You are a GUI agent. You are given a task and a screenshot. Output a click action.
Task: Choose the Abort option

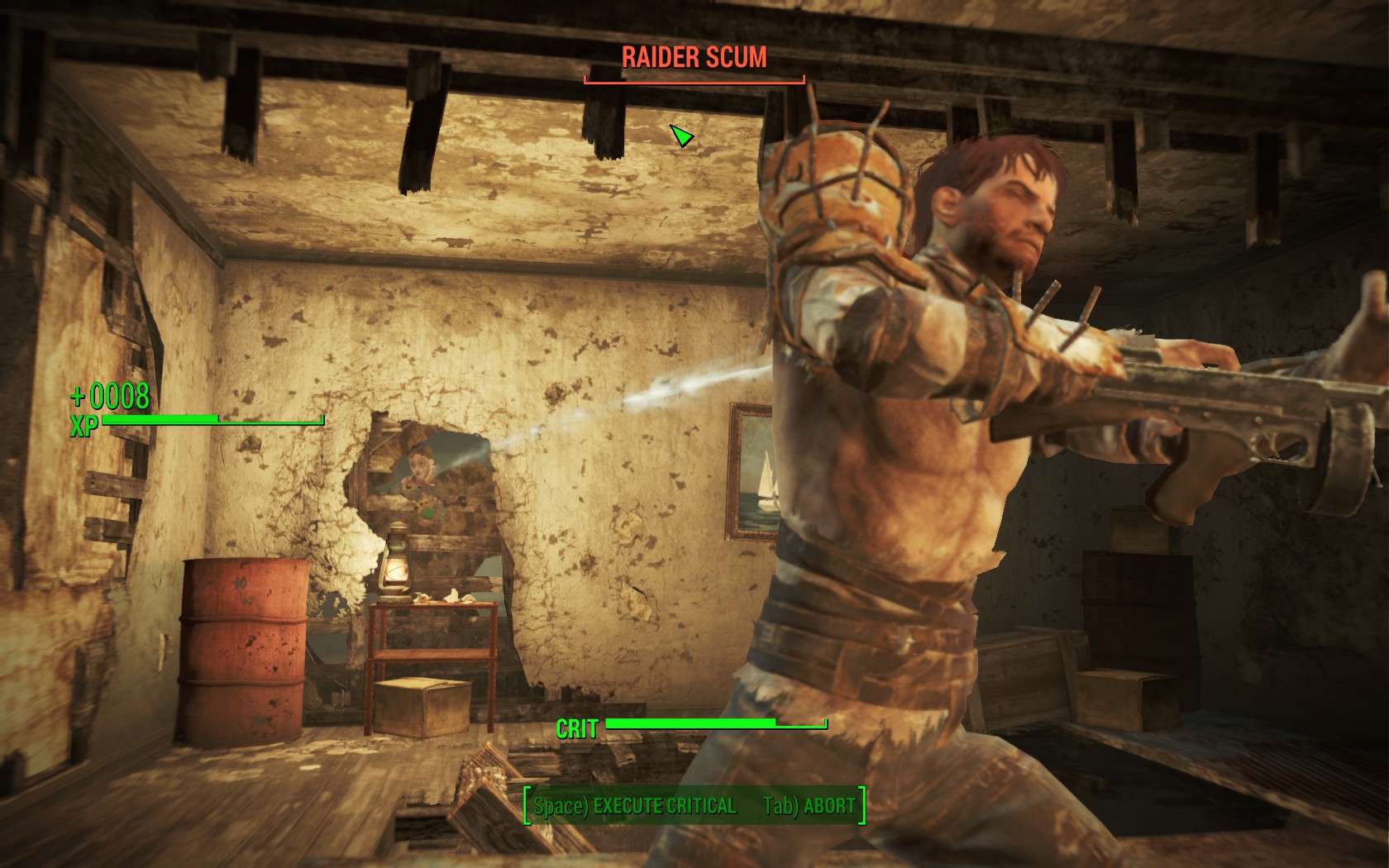coord(809,806)
